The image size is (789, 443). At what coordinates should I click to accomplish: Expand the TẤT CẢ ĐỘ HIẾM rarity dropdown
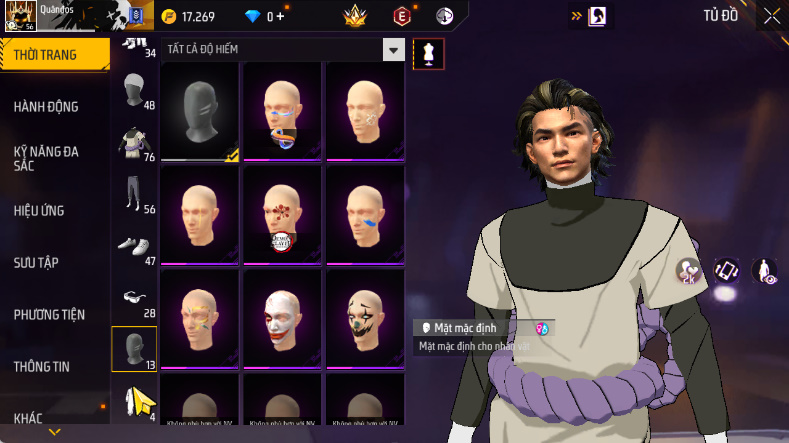395,50
